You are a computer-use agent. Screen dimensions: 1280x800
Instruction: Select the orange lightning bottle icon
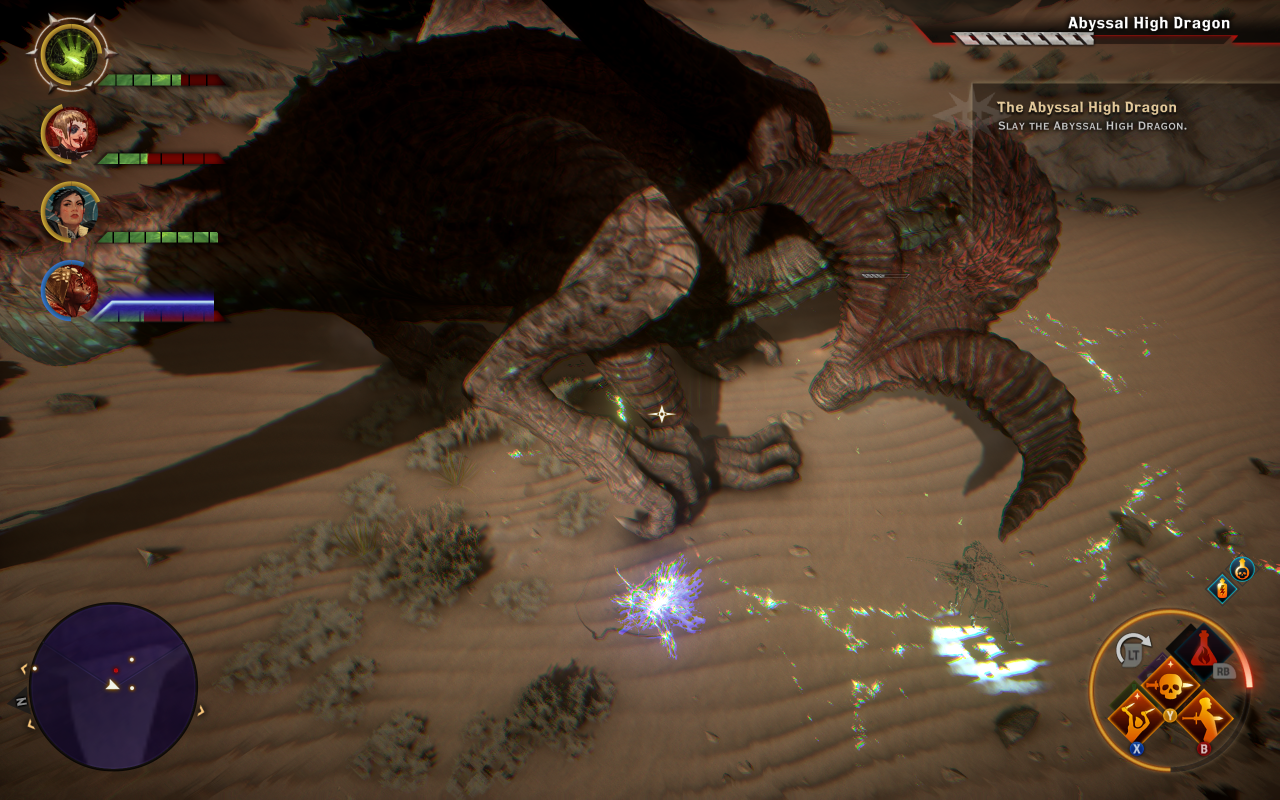pos(1222,589)
